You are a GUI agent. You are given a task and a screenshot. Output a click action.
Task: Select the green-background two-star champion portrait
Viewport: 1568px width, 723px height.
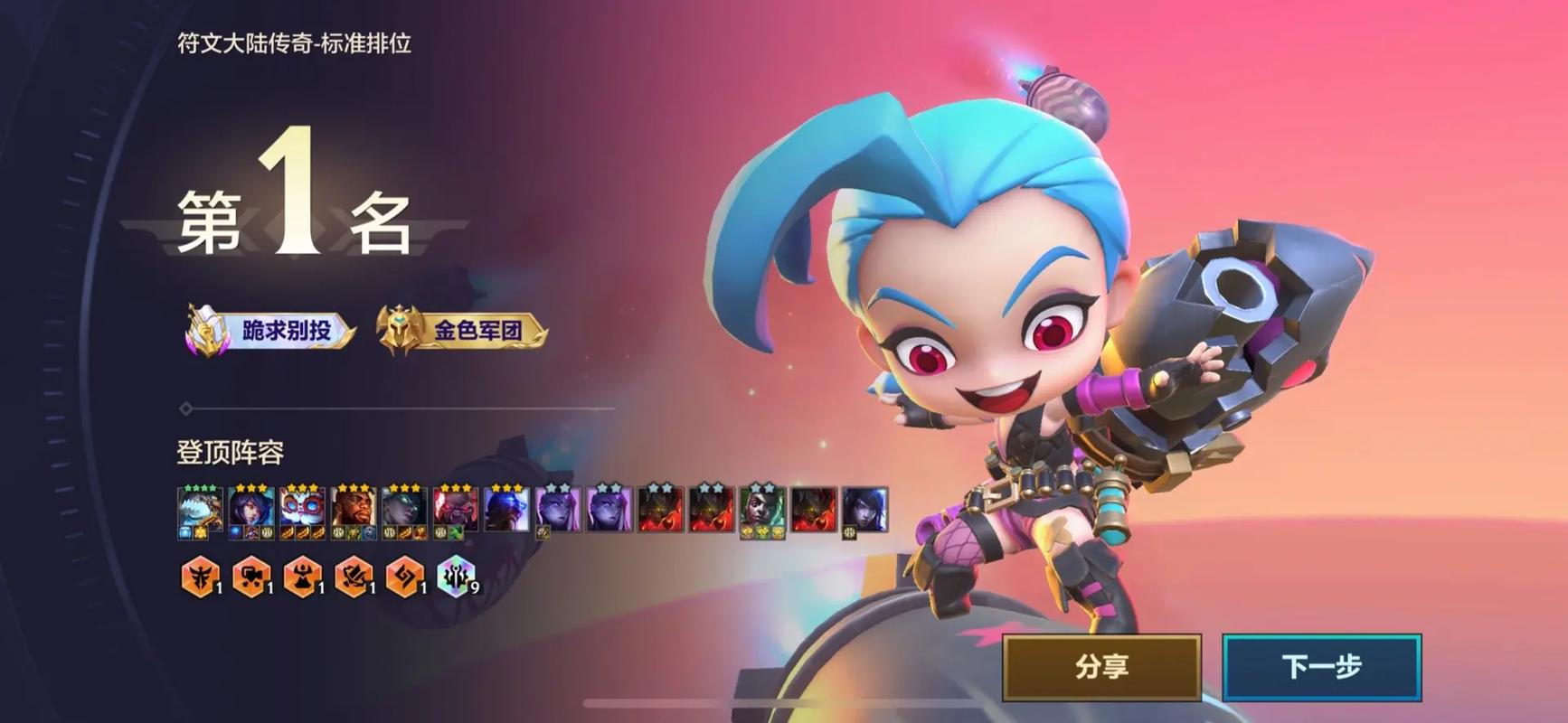coord(762,510)
